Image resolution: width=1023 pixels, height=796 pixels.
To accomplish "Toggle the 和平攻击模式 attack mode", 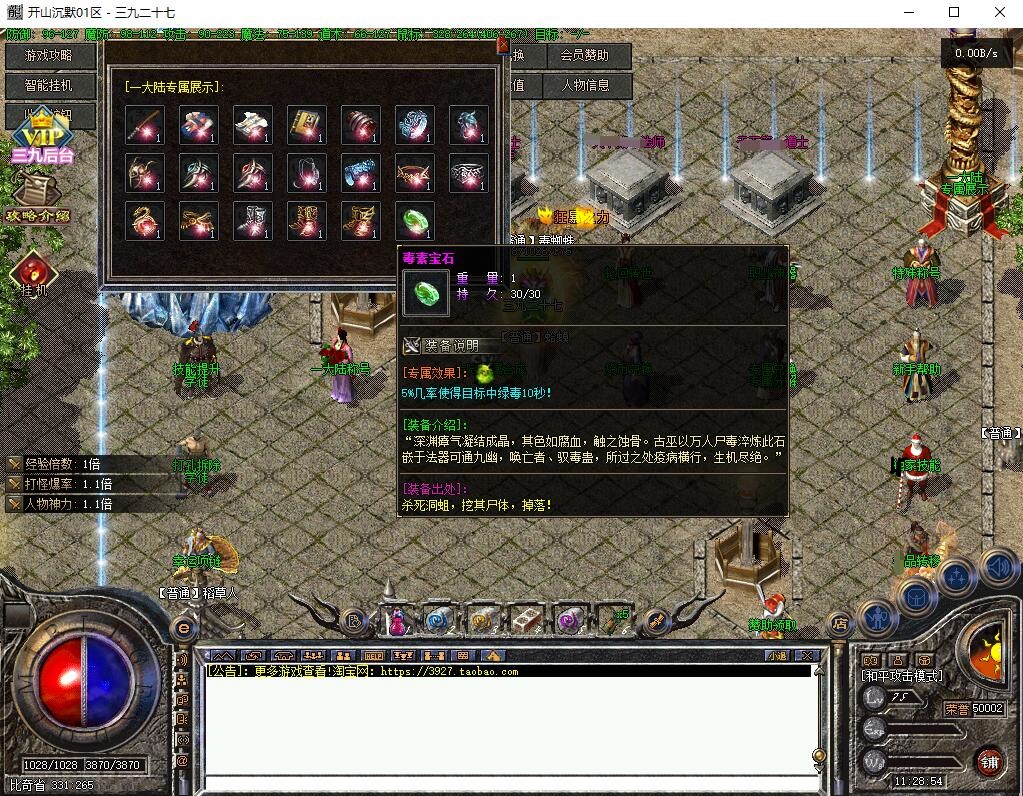I will point(901,676).
